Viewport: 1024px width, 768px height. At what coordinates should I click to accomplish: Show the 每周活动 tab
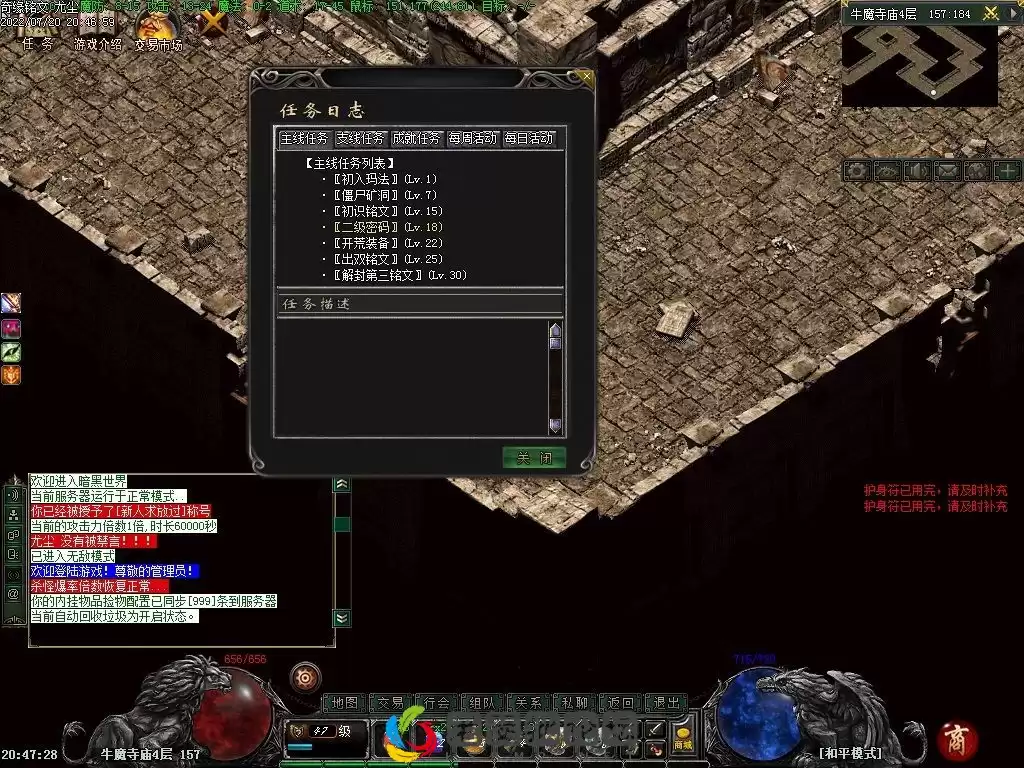click(472, 138)
